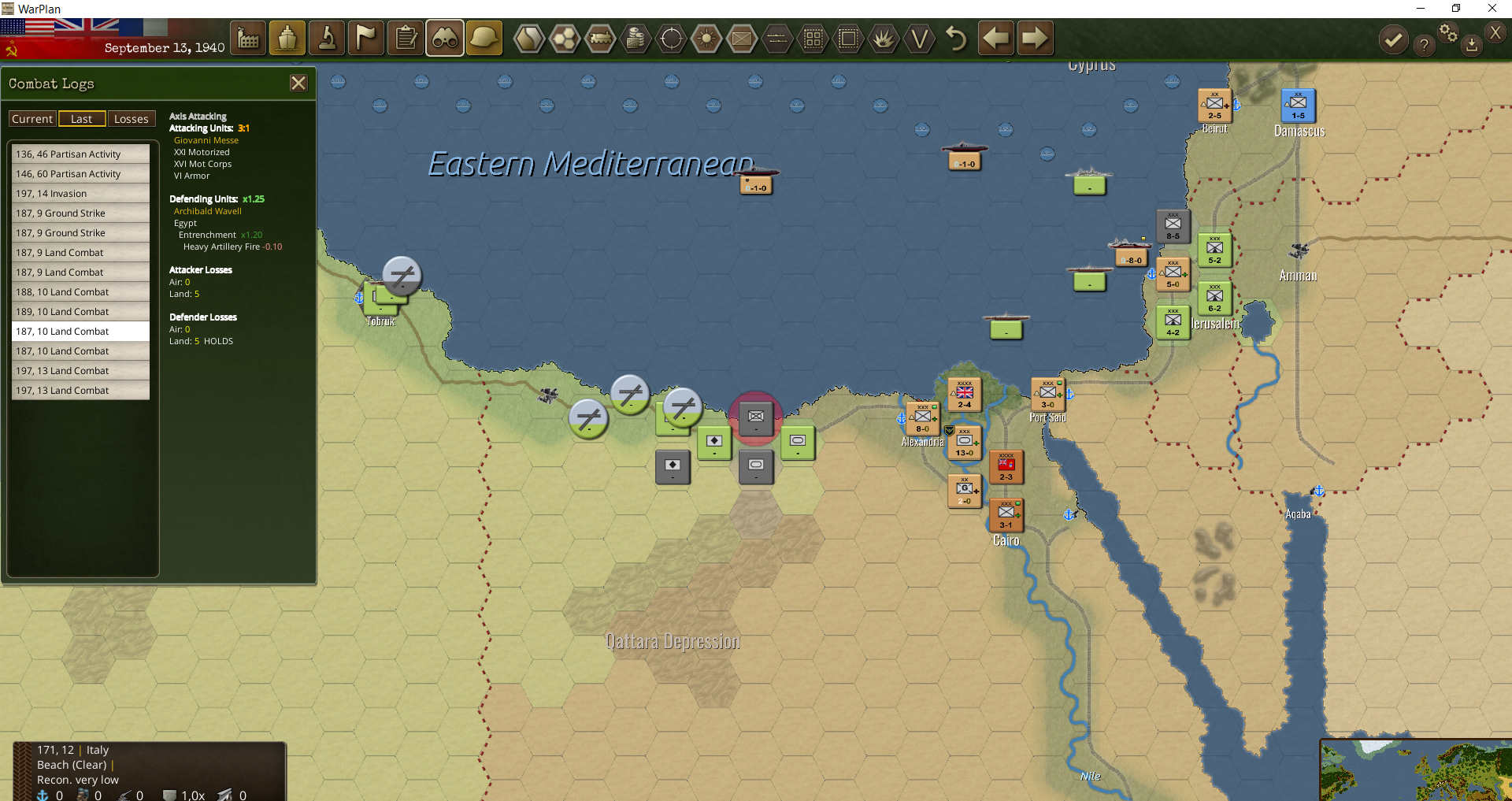1512x801 pixels.
Task: Toggle the binoculars recon overlay
Action: tap(444, 37)
